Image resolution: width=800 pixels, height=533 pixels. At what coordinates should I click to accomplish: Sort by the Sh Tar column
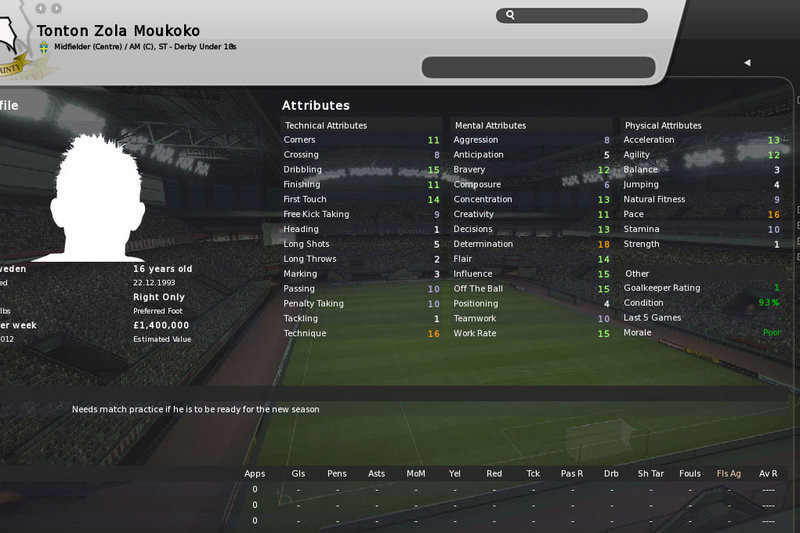650,473
